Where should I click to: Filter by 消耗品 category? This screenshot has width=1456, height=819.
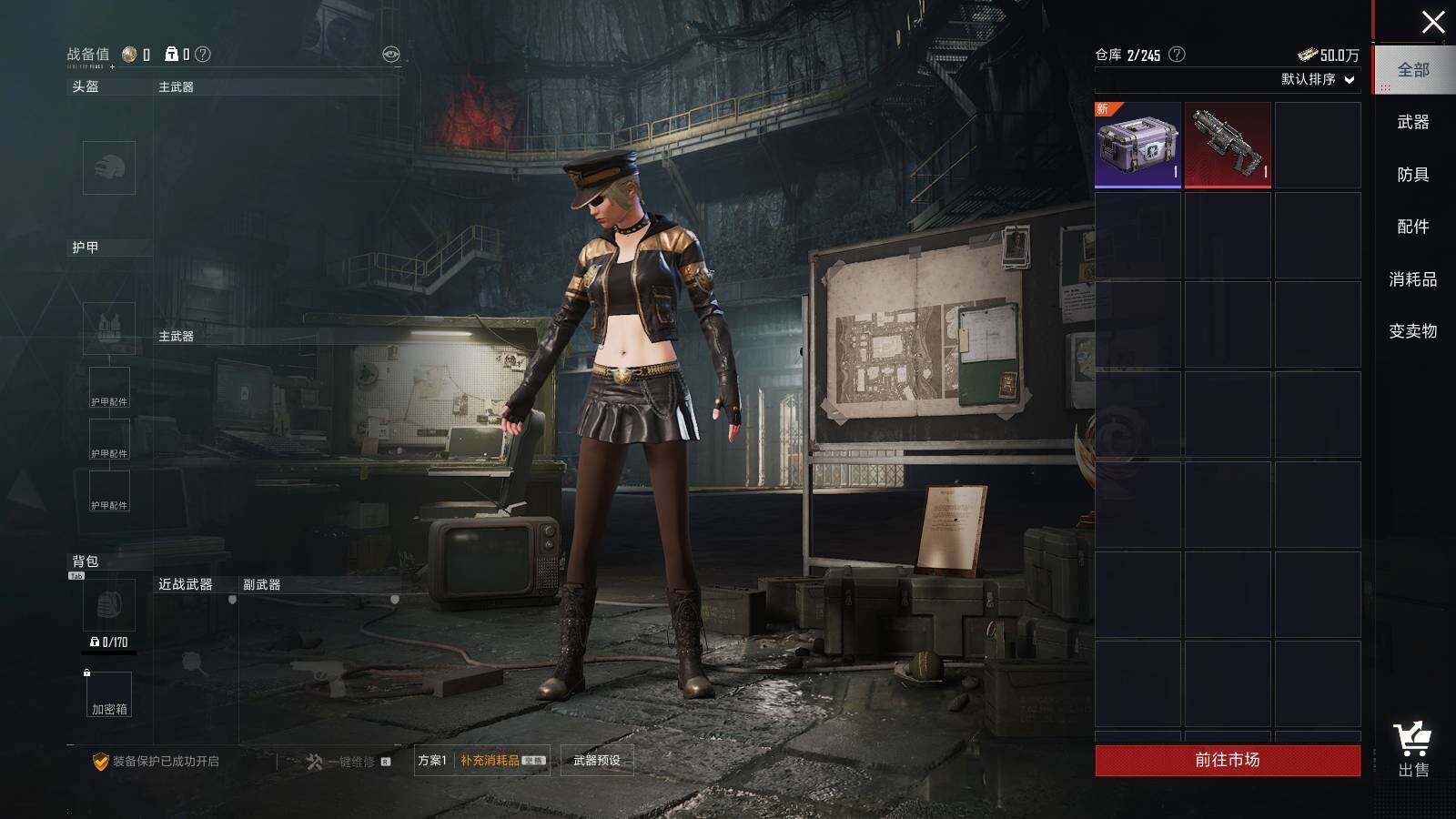(1413, 279)
